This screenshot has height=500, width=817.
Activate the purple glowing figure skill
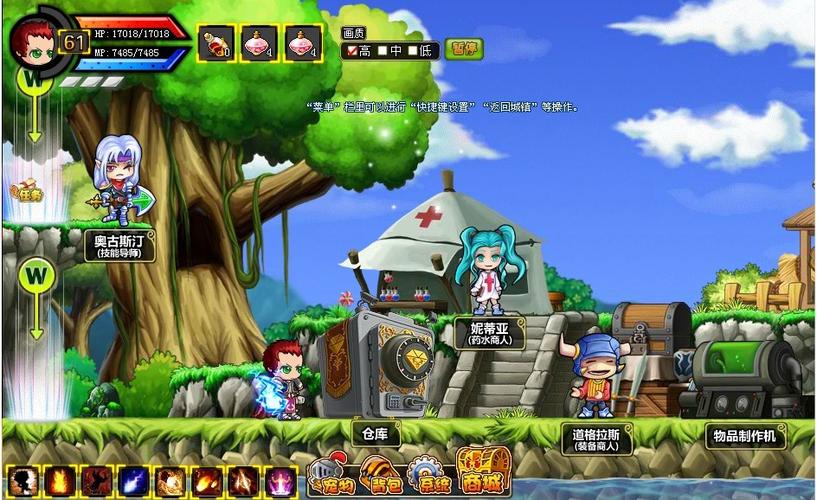[x=281, y=482]
